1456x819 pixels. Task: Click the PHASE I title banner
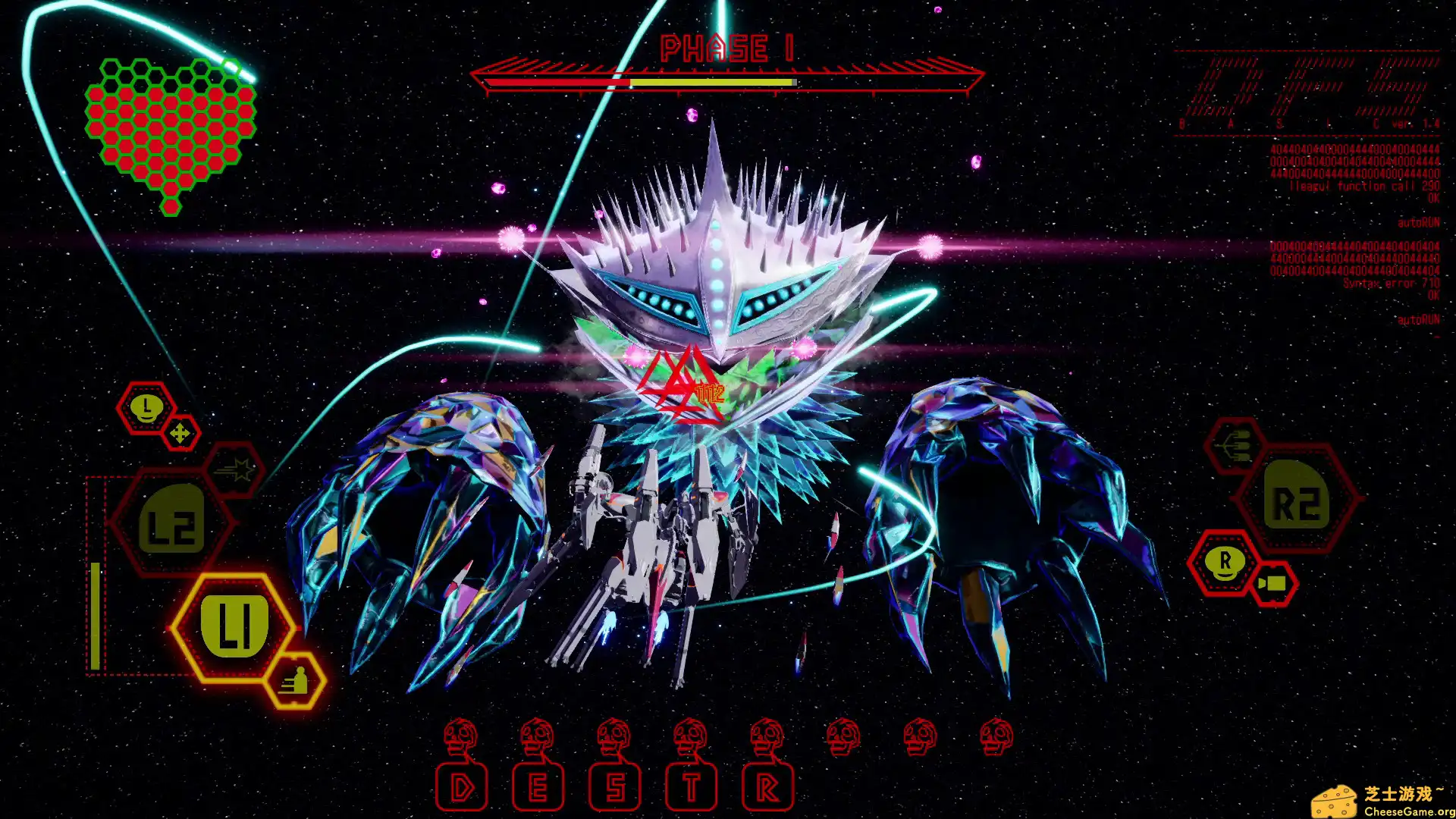coord(726,49)
